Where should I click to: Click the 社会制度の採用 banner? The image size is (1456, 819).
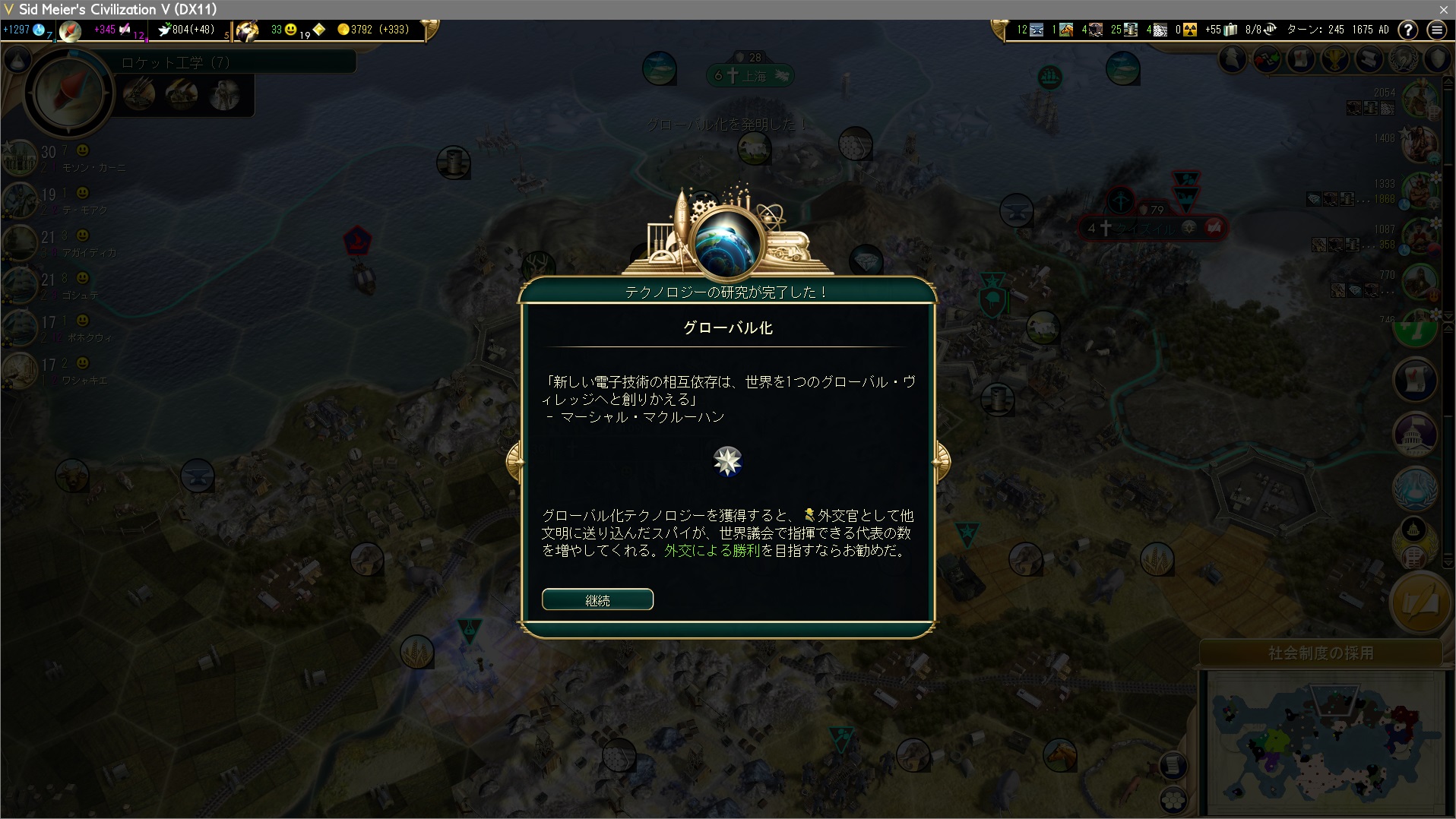click(1321, 653)
